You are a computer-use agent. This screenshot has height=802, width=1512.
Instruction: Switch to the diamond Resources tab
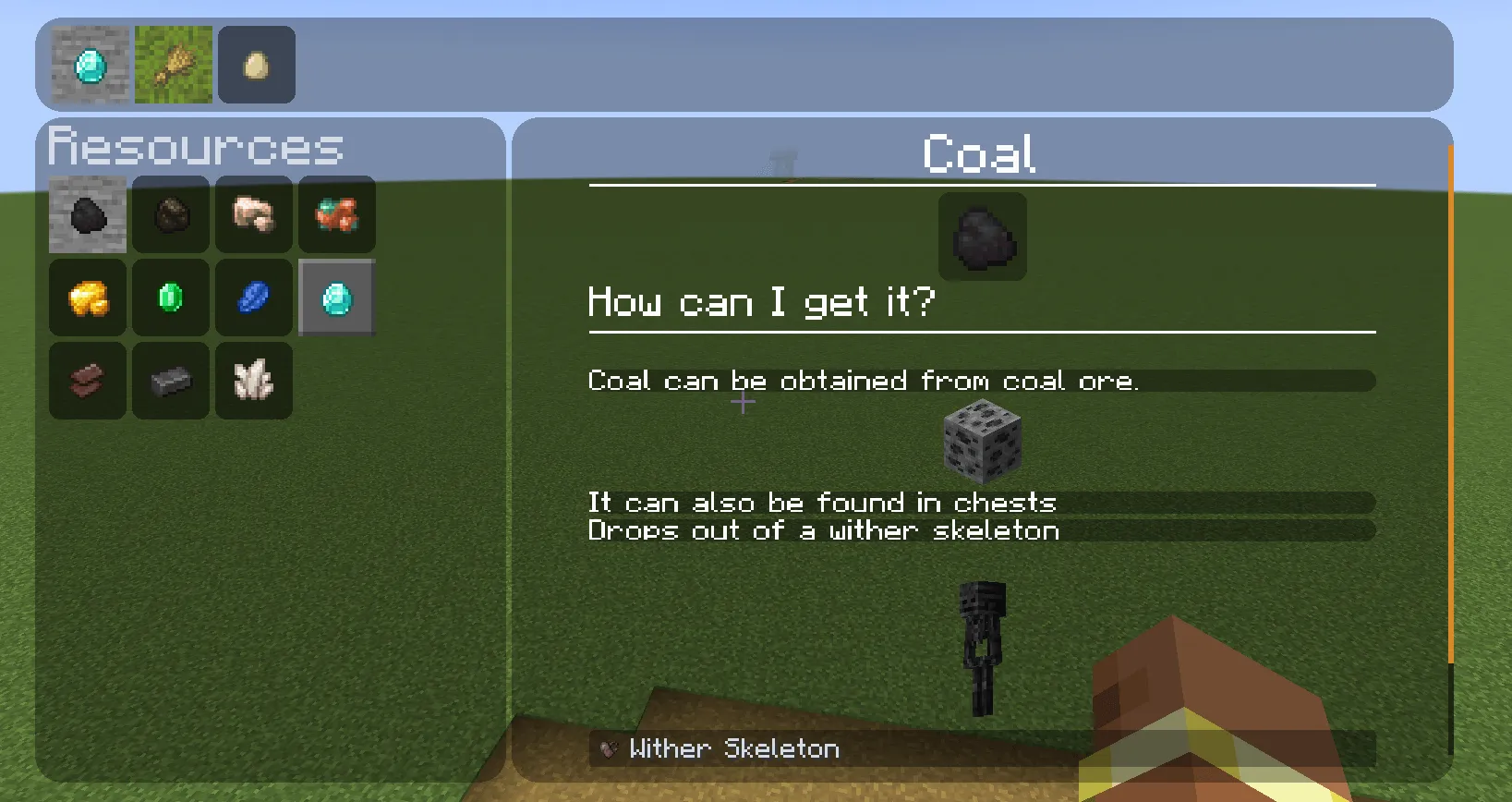click(x=89, y=64)
